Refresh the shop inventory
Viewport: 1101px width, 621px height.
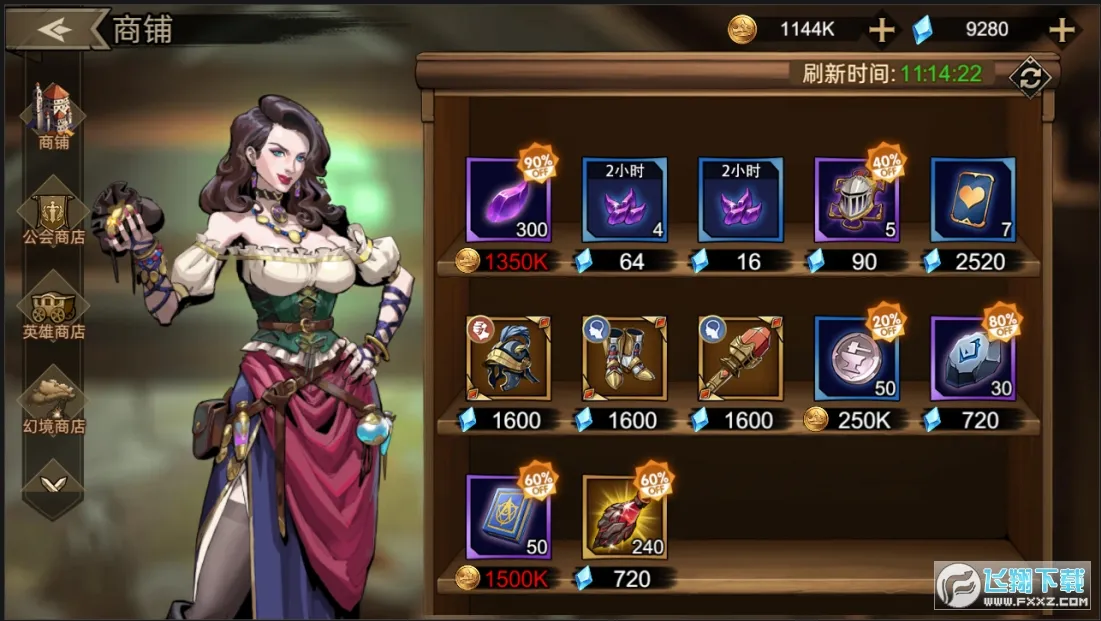pos(1028,76)
